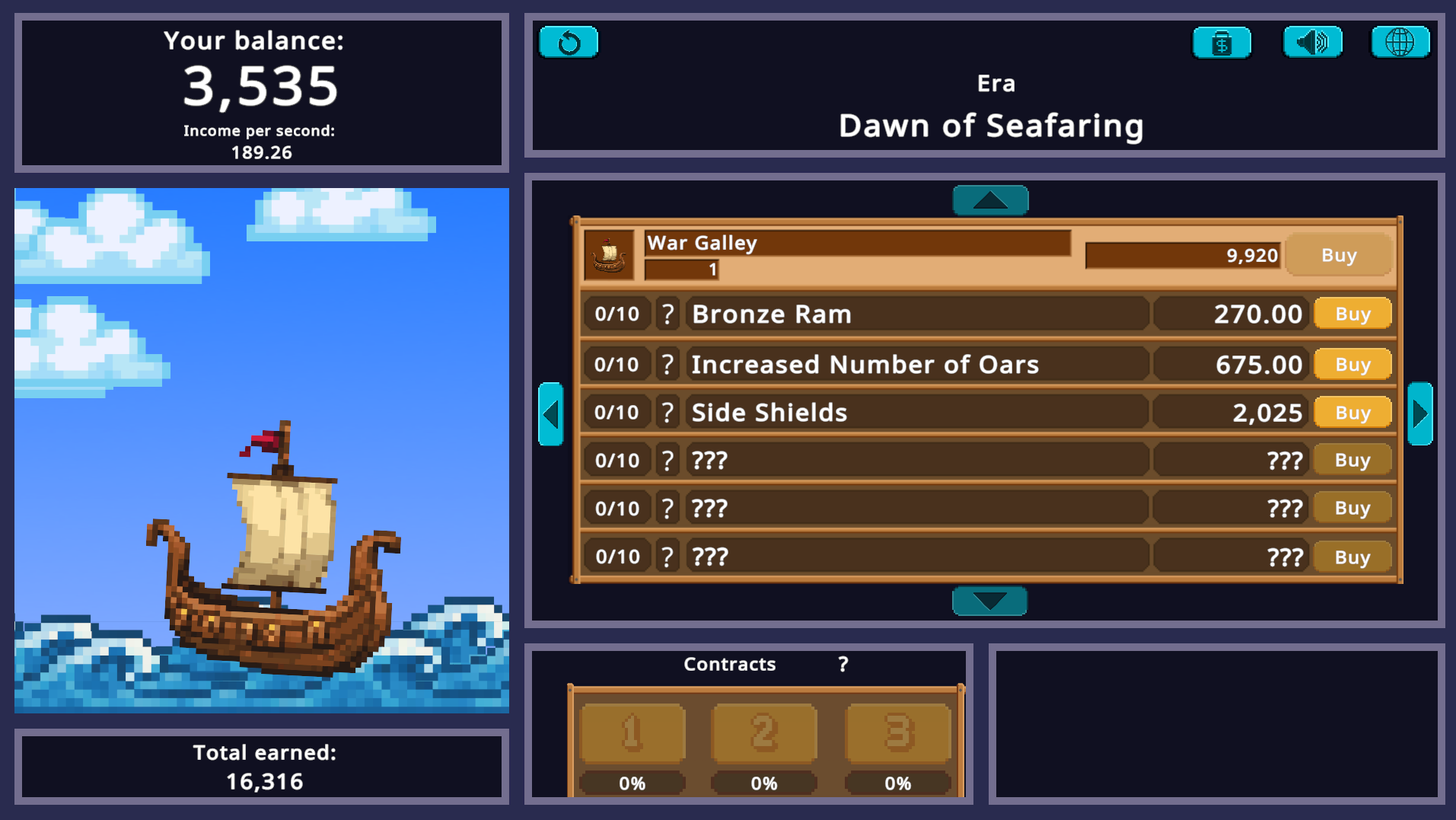Purchase Bronze Ram upgrade
The width and height of the screenshot is (1456, 820).
(1352, 313)
